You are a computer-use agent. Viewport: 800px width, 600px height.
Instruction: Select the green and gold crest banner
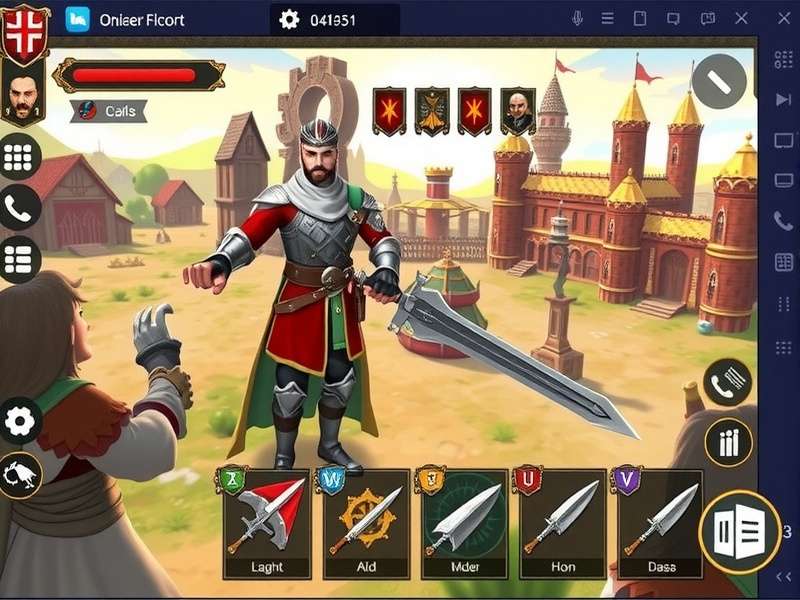(432, 111)
